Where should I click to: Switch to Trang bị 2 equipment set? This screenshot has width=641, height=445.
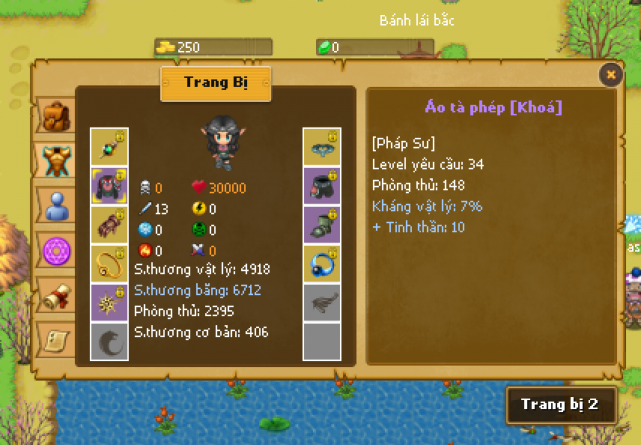(559, 404)
